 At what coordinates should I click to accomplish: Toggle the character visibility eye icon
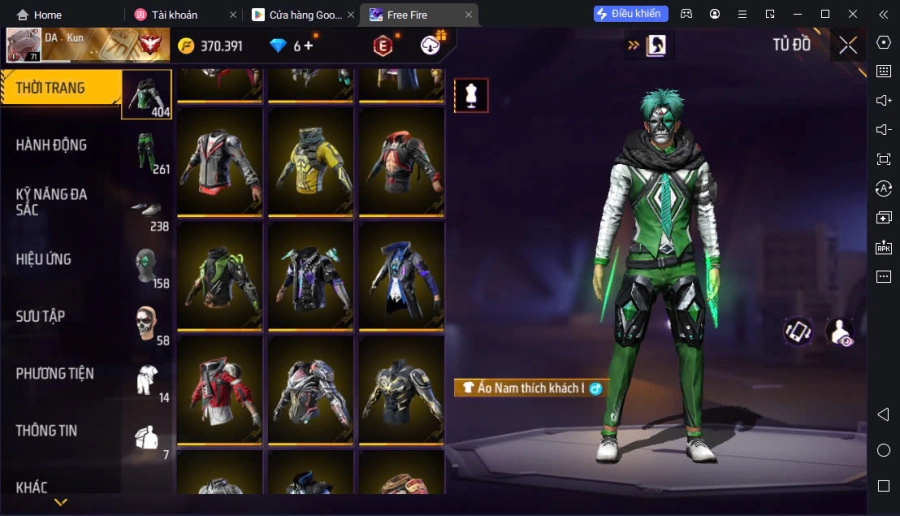[841, 332]
